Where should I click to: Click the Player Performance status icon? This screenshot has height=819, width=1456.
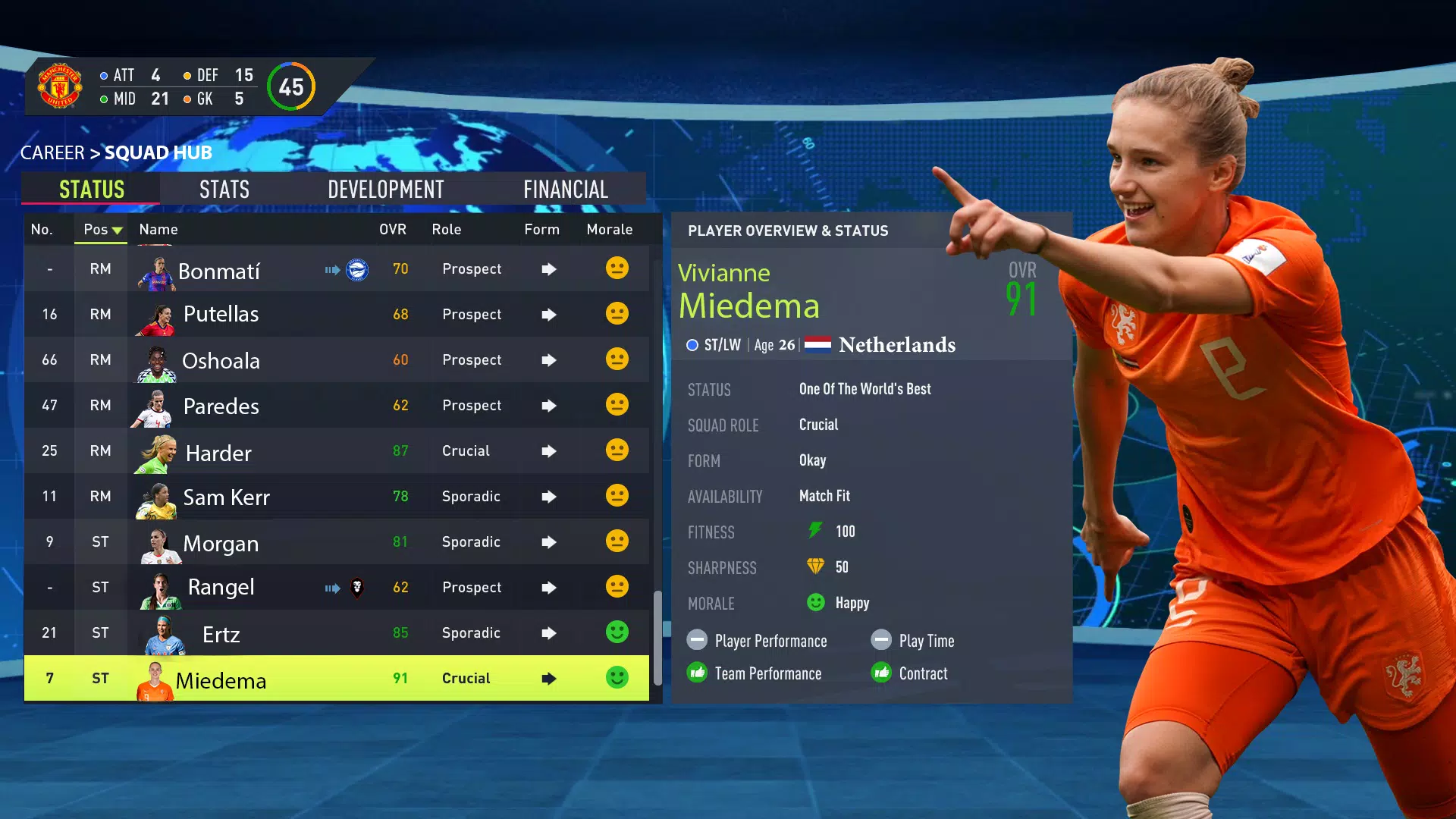pos(697,640)
